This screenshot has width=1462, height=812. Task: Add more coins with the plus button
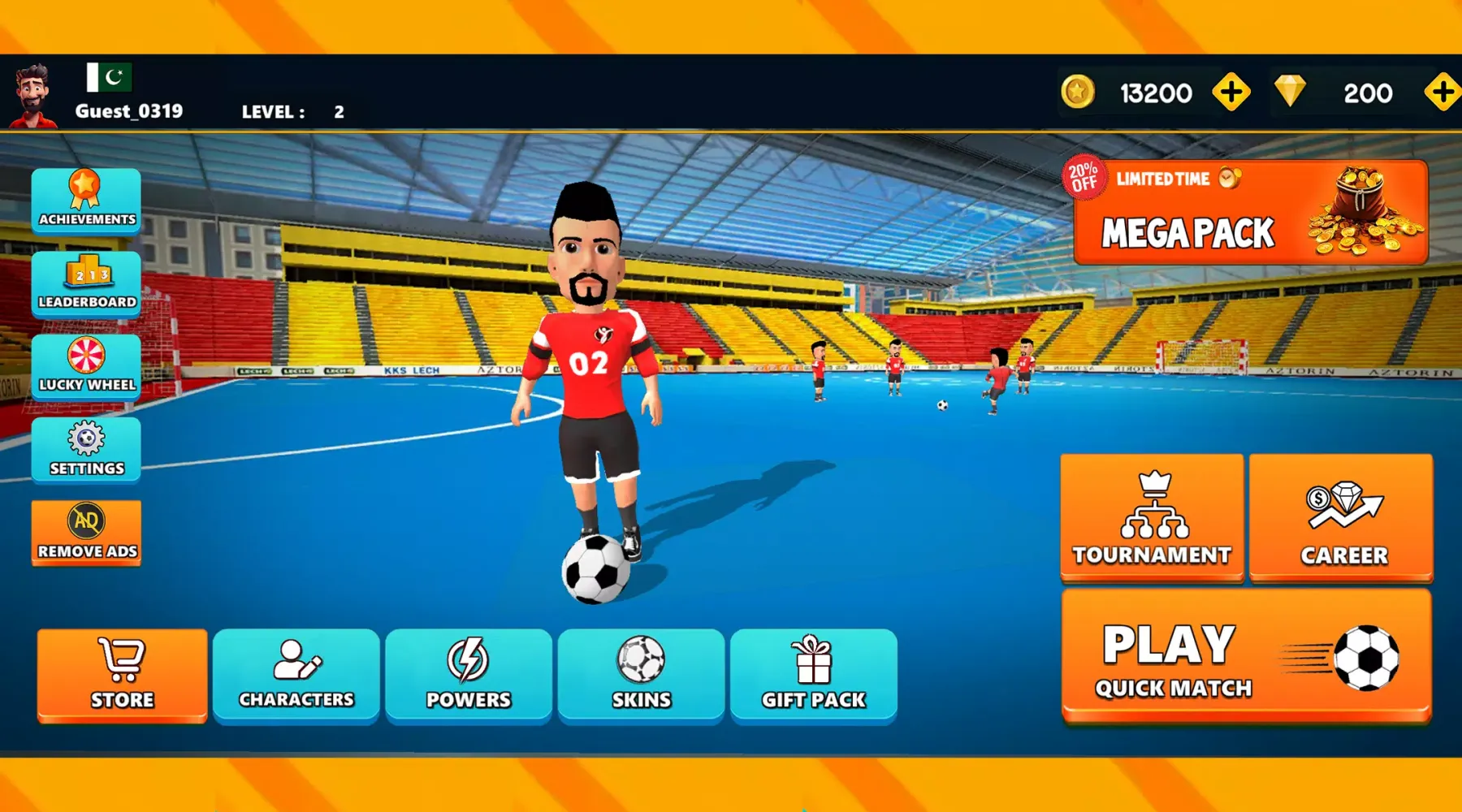(1231, 93)
